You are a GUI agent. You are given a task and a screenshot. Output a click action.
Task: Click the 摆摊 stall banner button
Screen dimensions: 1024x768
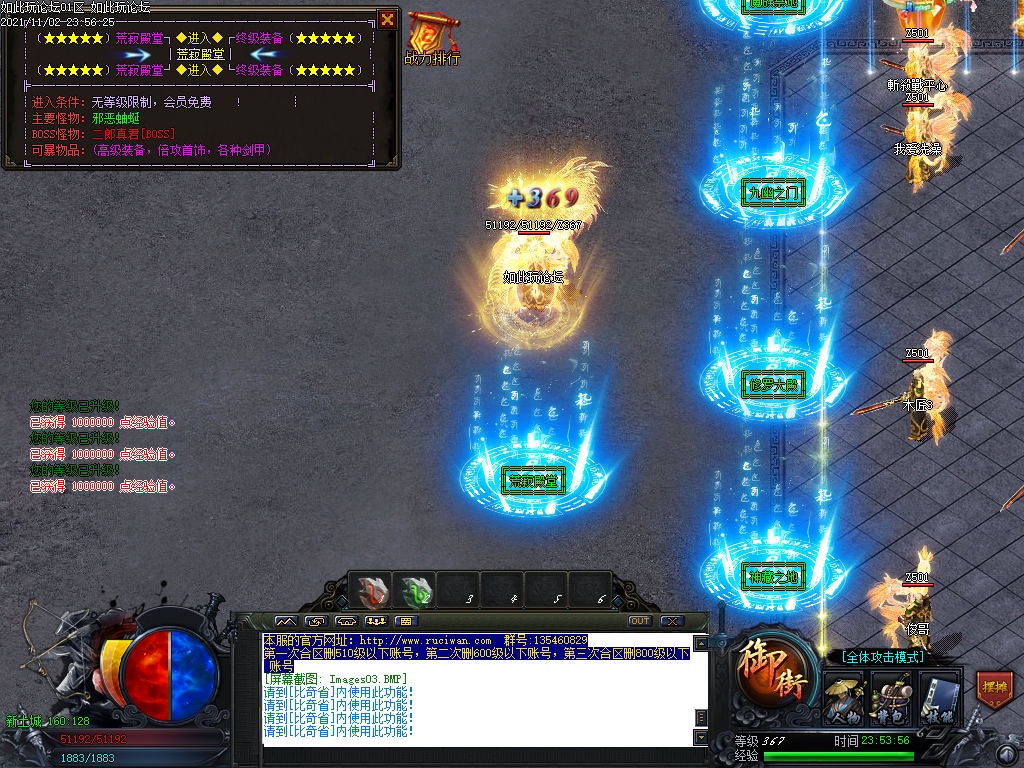(x=994, y=689)
